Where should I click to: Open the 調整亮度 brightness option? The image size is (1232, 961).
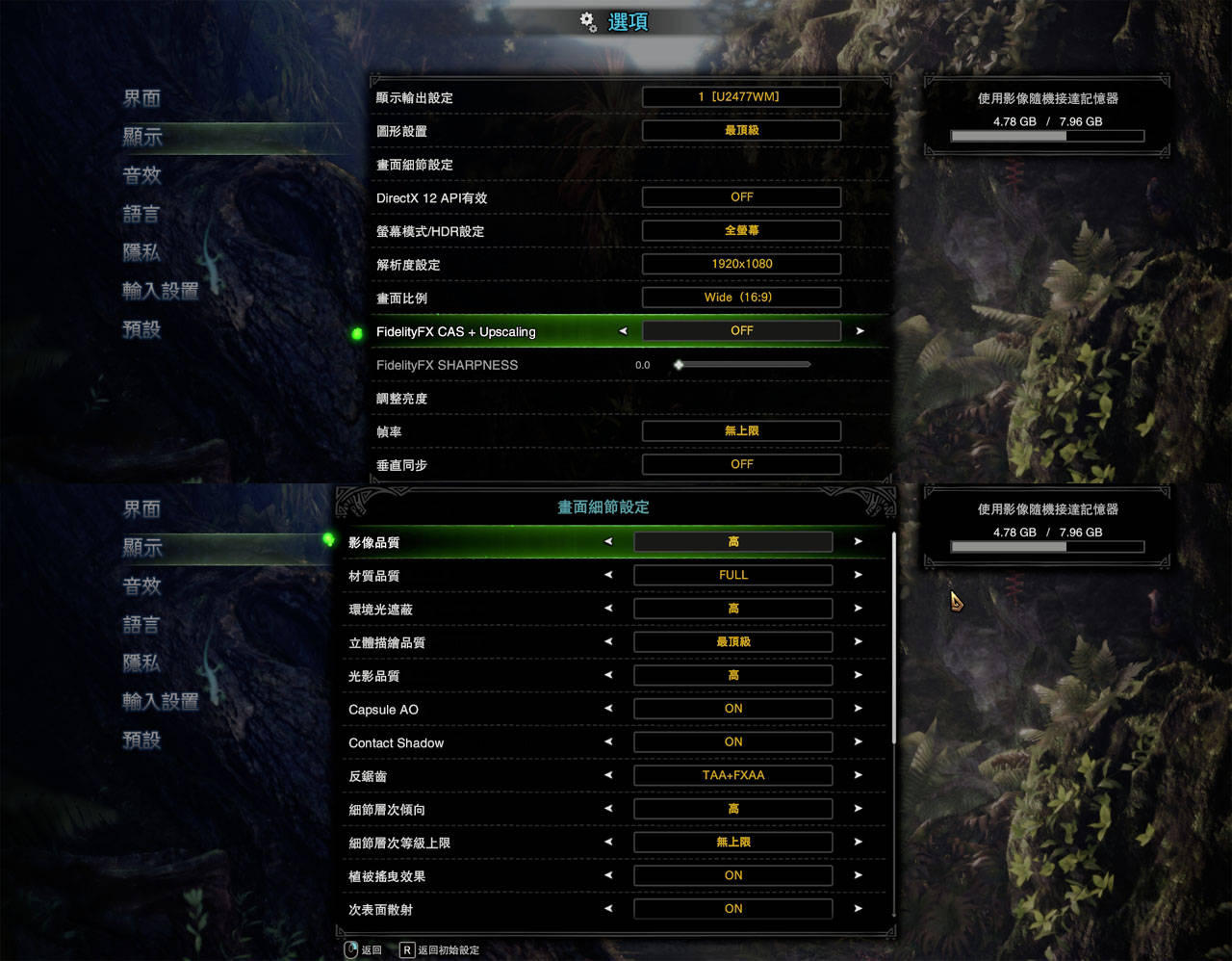[x=402, y=399]
